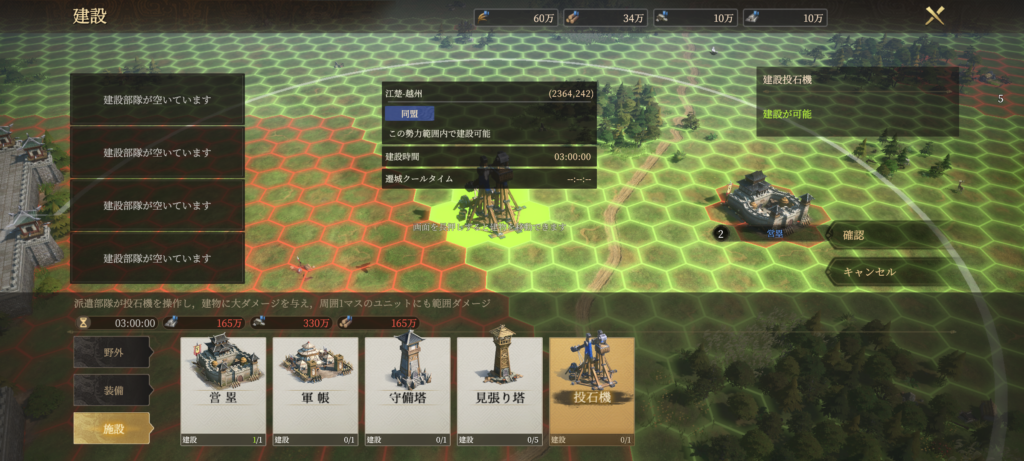Image resolution: width=1024 pixels, height=461 pixels.
Task: Select the 施設 category tab
Action: [x=112, y=428]
